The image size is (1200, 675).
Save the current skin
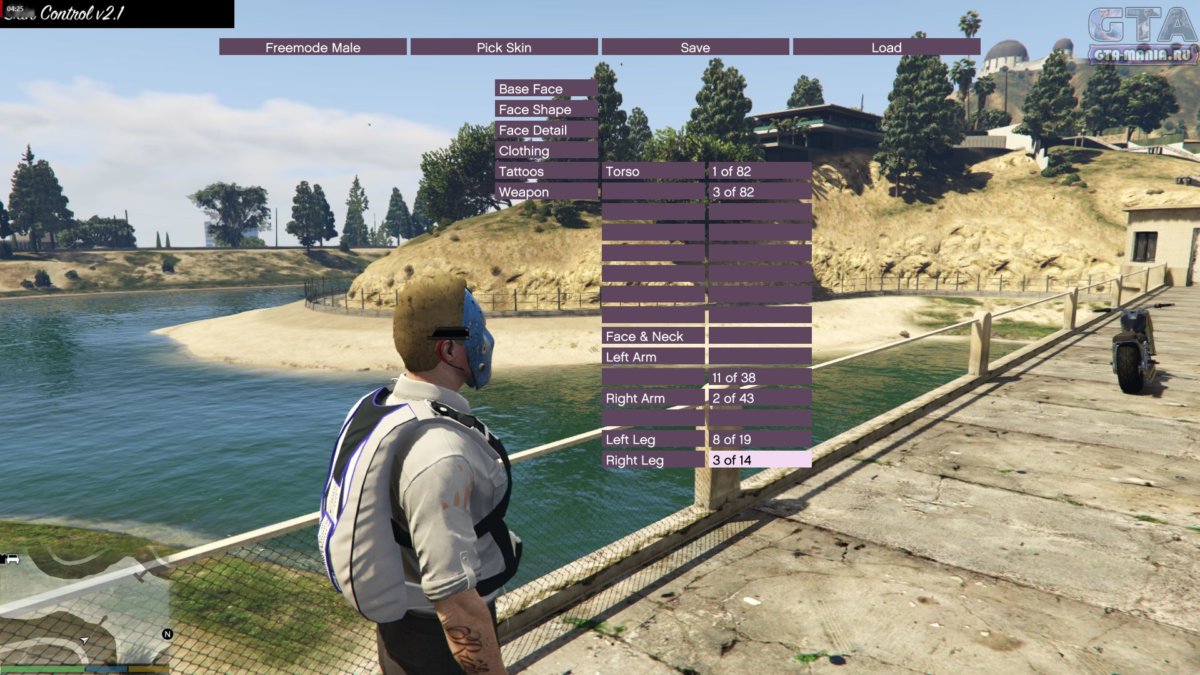coord(695,47)
